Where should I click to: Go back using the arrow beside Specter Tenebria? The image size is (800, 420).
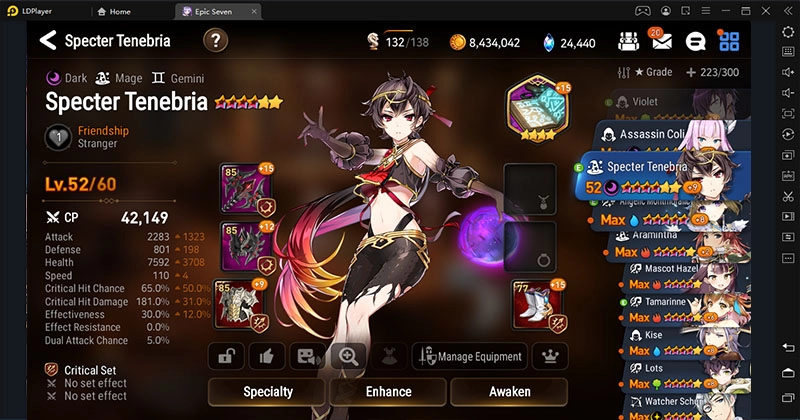(x=47, y=41)
